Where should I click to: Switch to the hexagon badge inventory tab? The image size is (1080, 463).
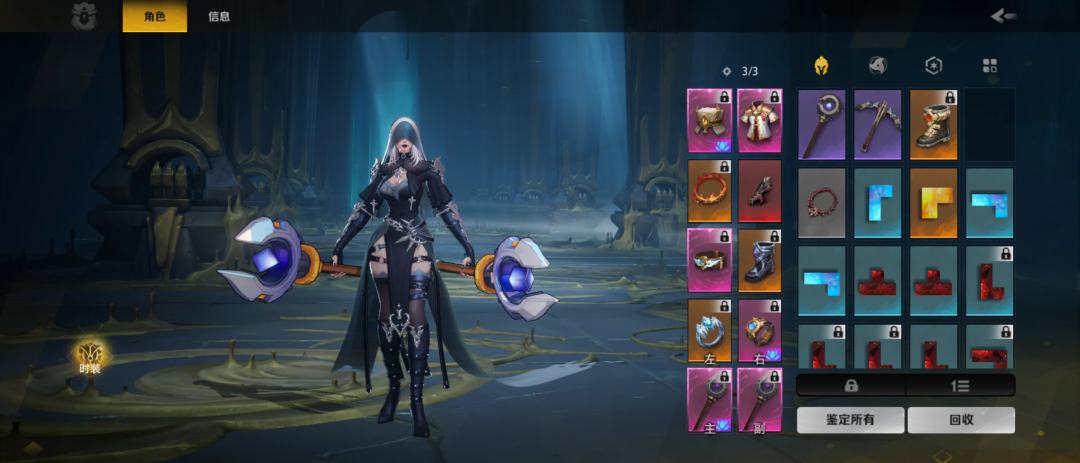click(x=933, y=66)
